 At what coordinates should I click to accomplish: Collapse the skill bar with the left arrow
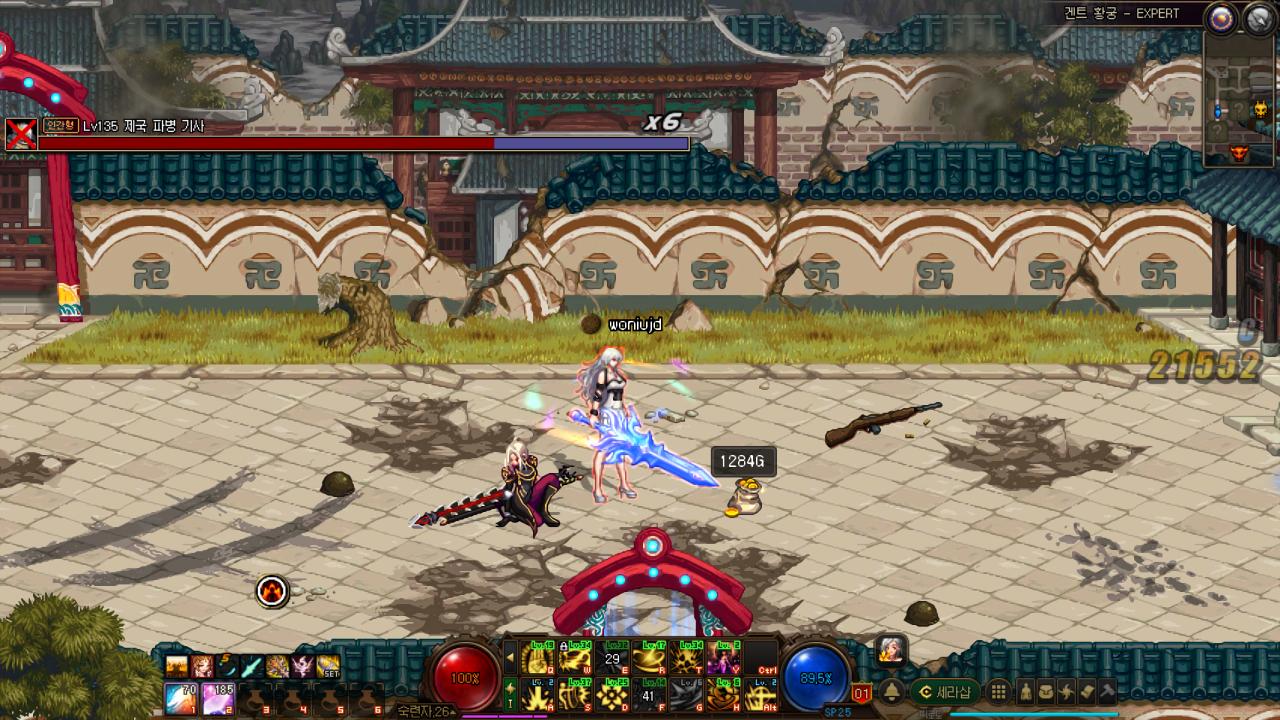[510, 657]
